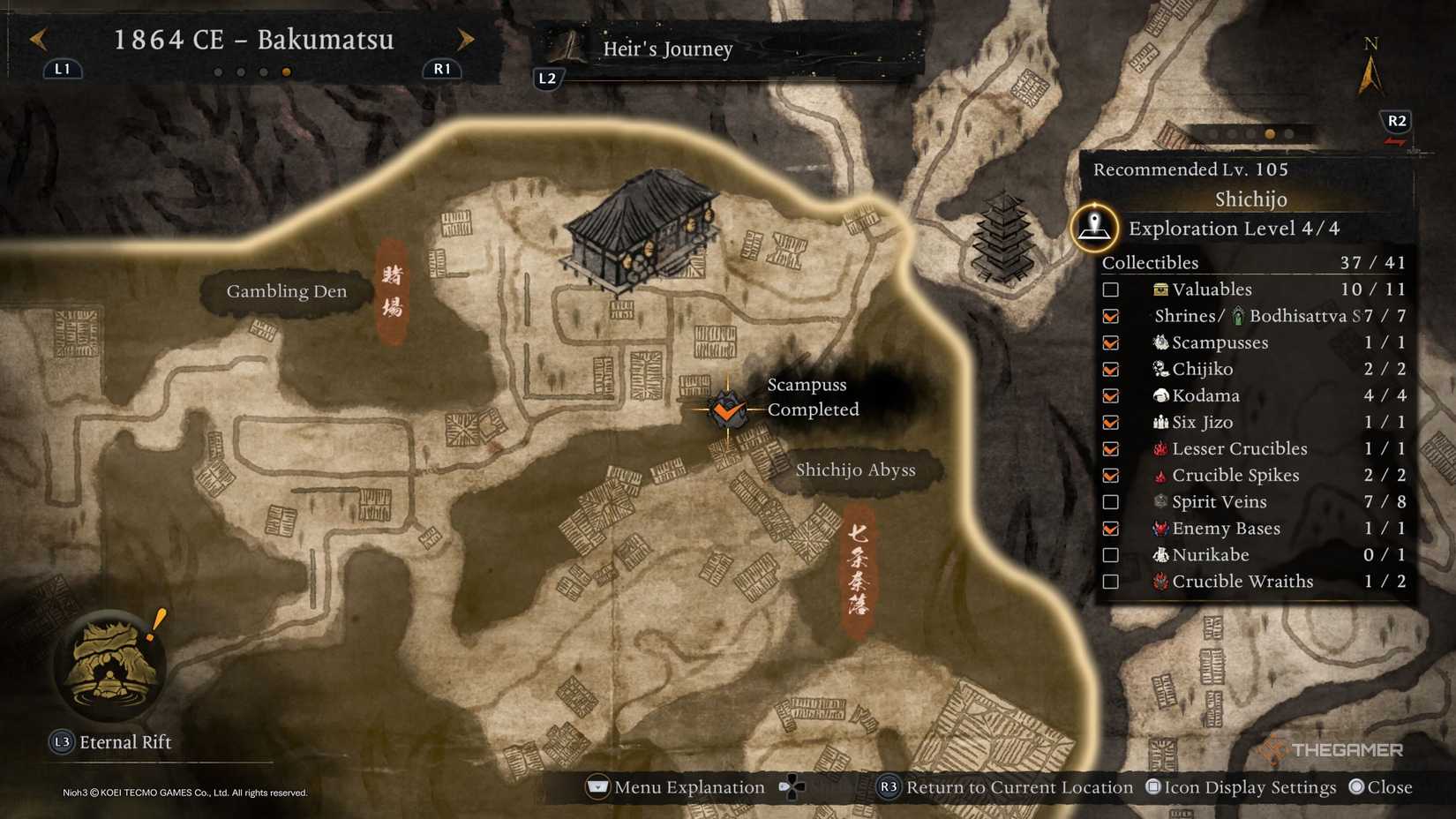Enable the Spirit Veins checkbox
1456x819 pixels.
click(x=1110, y=501)
